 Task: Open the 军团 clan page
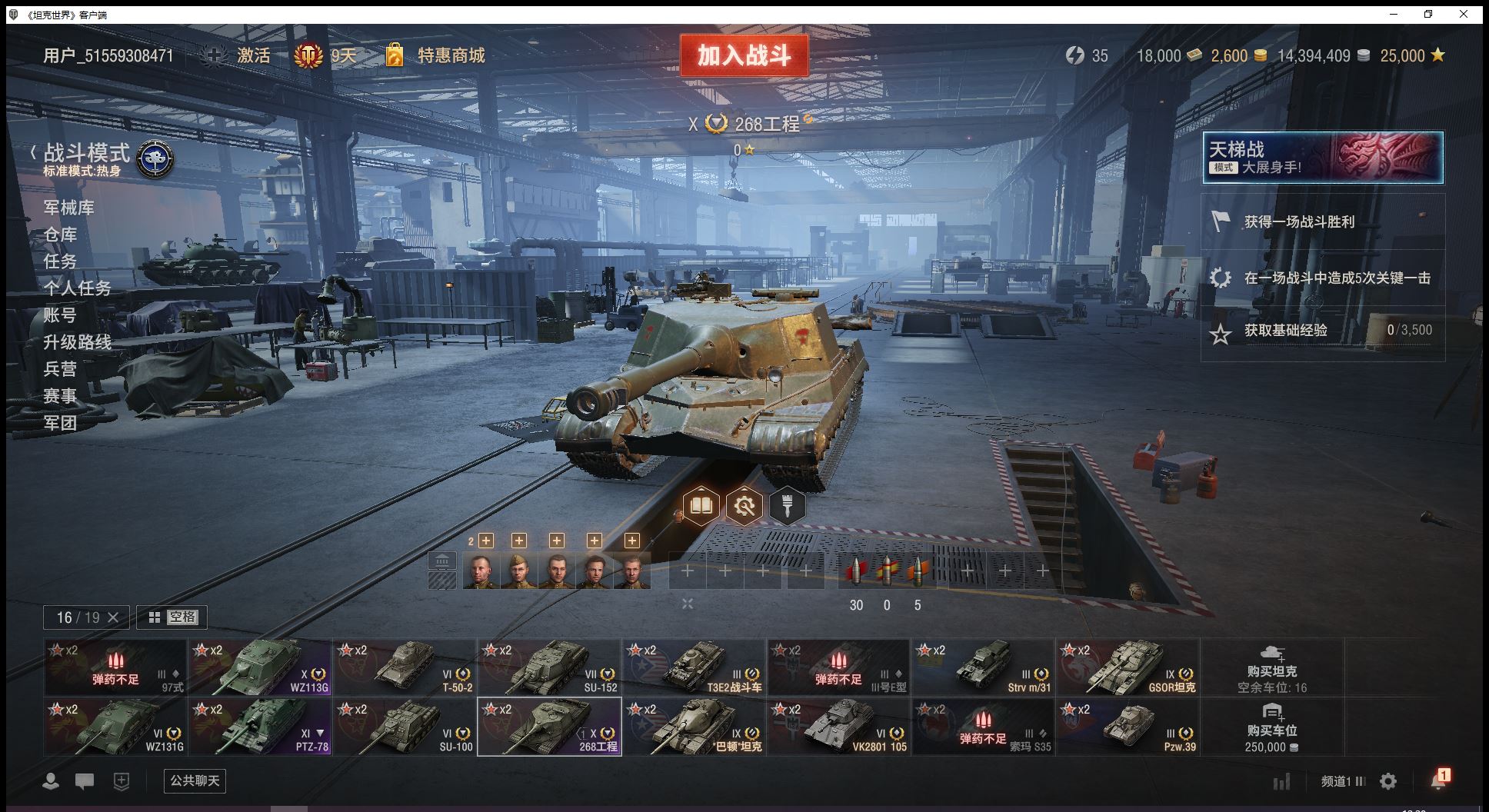tap(61, 423)
